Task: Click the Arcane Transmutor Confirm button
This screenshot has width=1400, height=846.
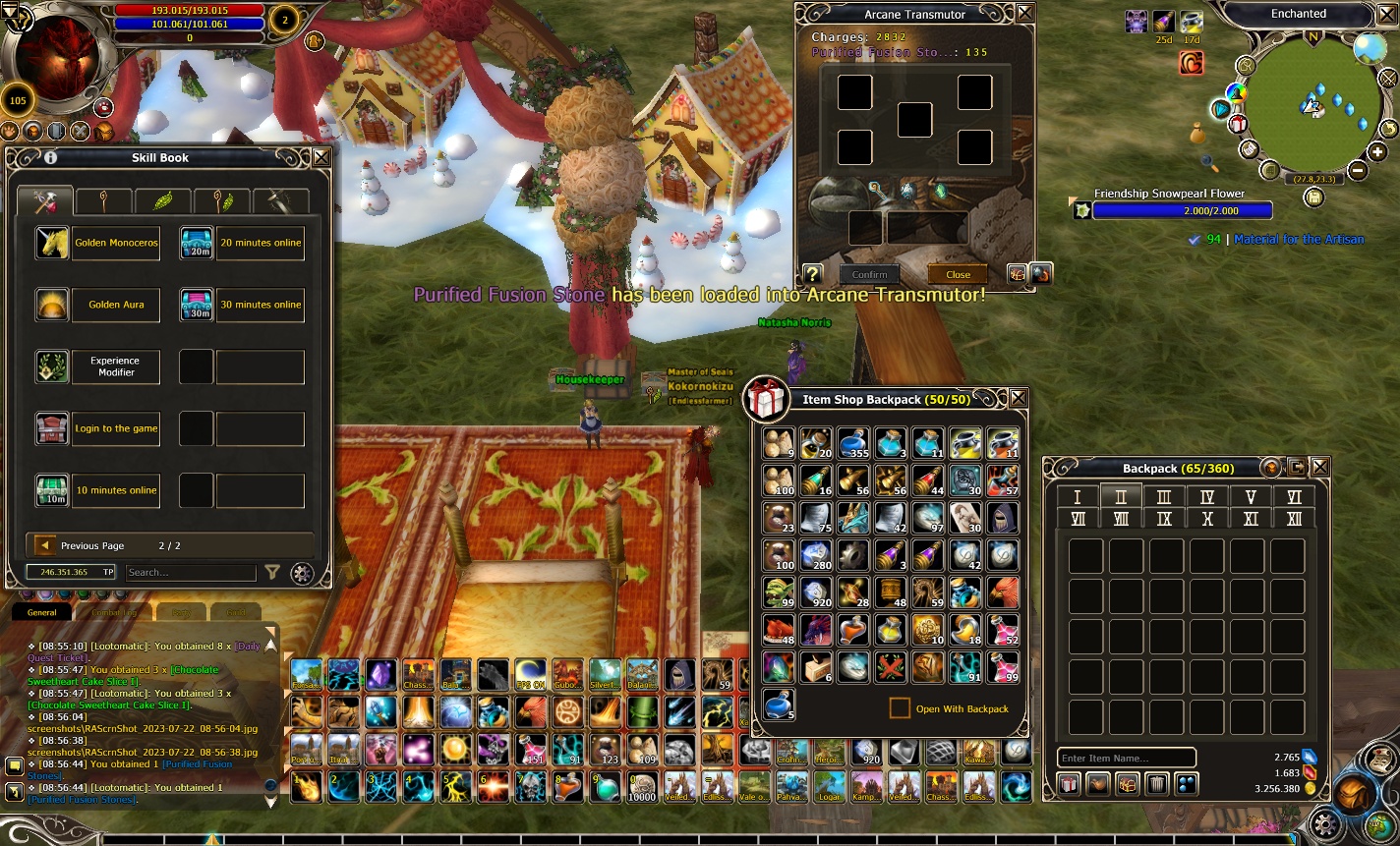Action: point(869,275)
